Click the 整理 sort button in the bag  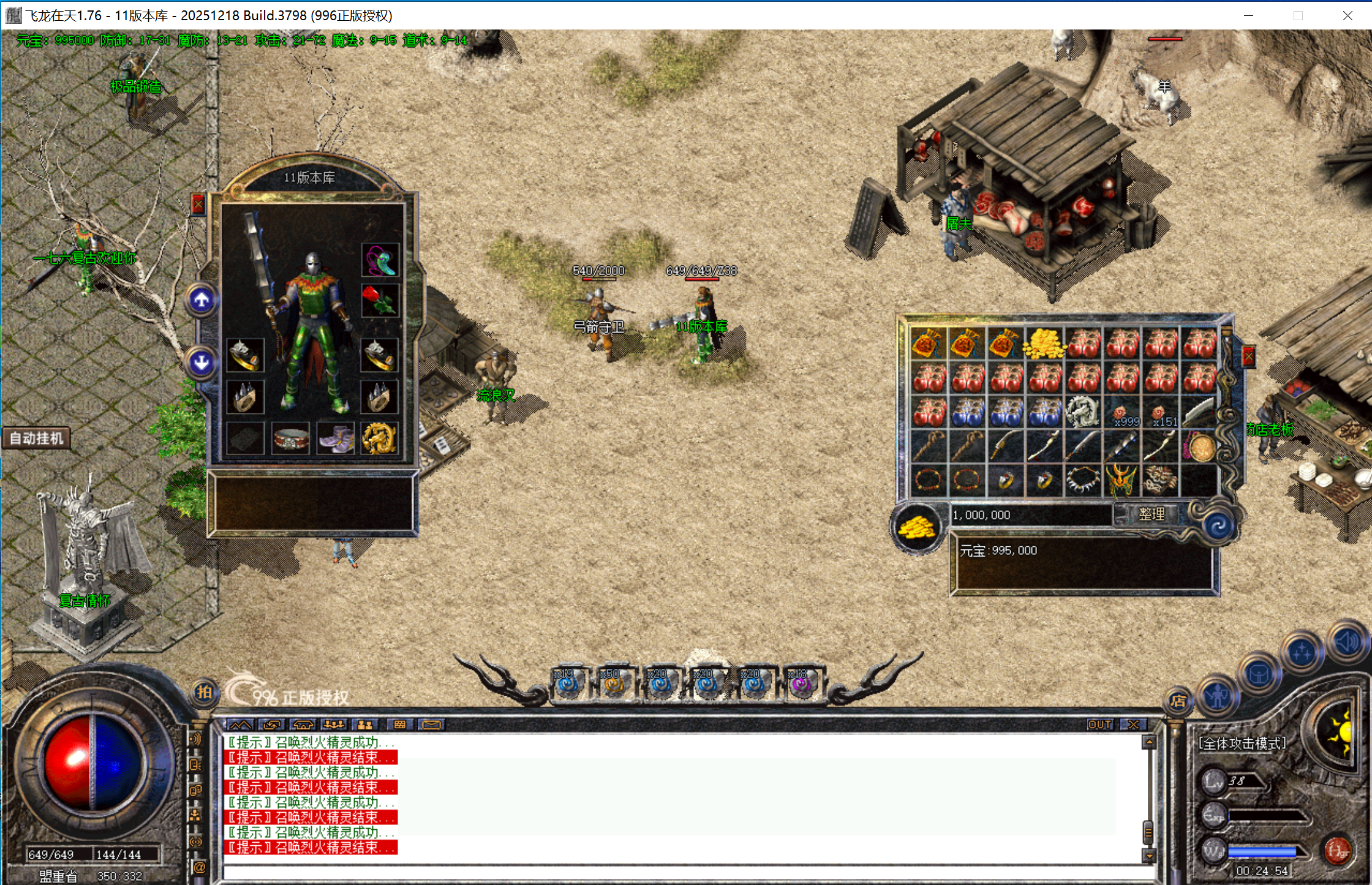1151,514
